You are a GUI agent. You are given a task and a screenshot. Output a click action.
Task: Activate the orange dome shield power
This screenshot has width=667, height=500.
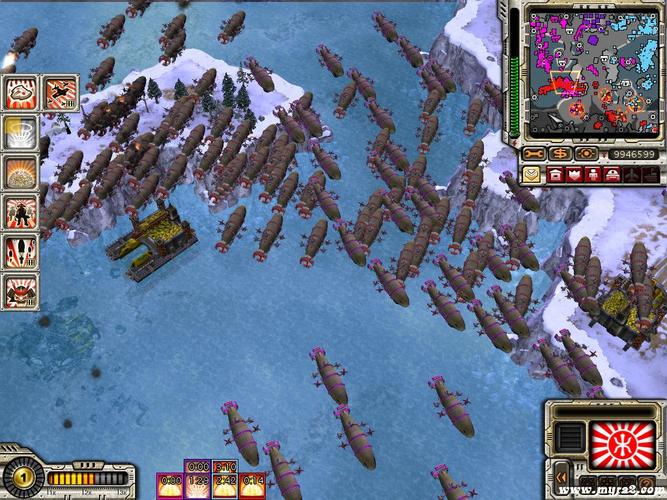coord(20,171)
